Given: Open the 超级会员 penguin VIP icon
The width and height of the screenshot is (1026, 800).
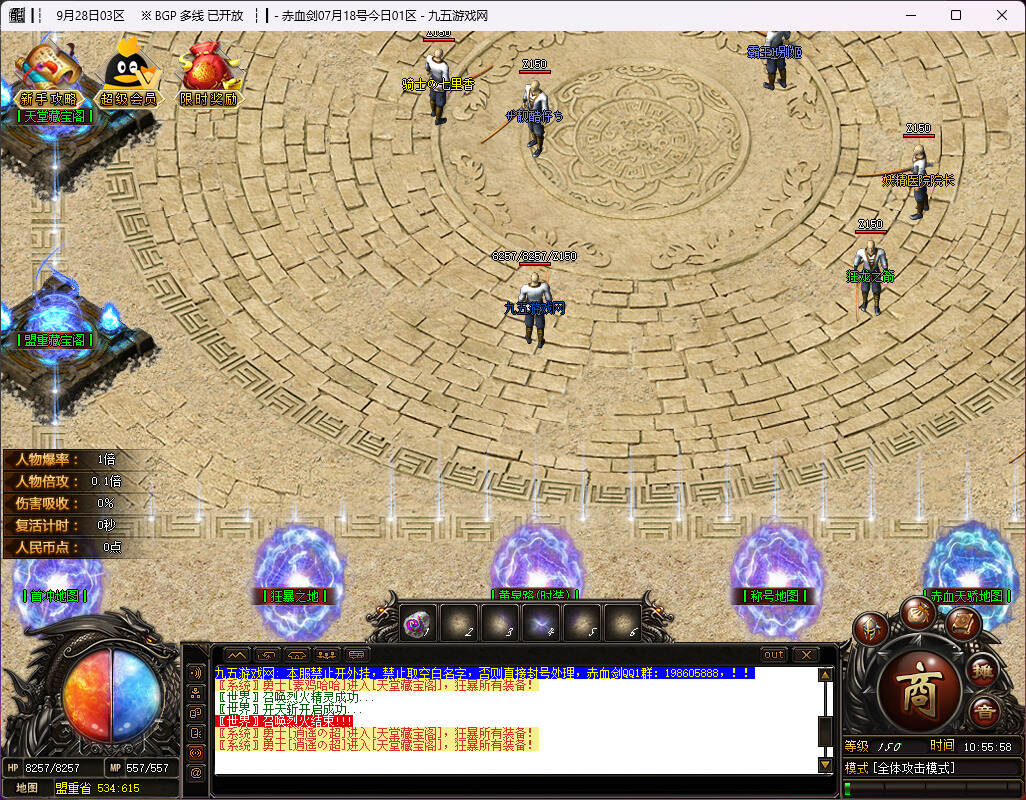Looking at the screenshot, I should tap(128, 70).
